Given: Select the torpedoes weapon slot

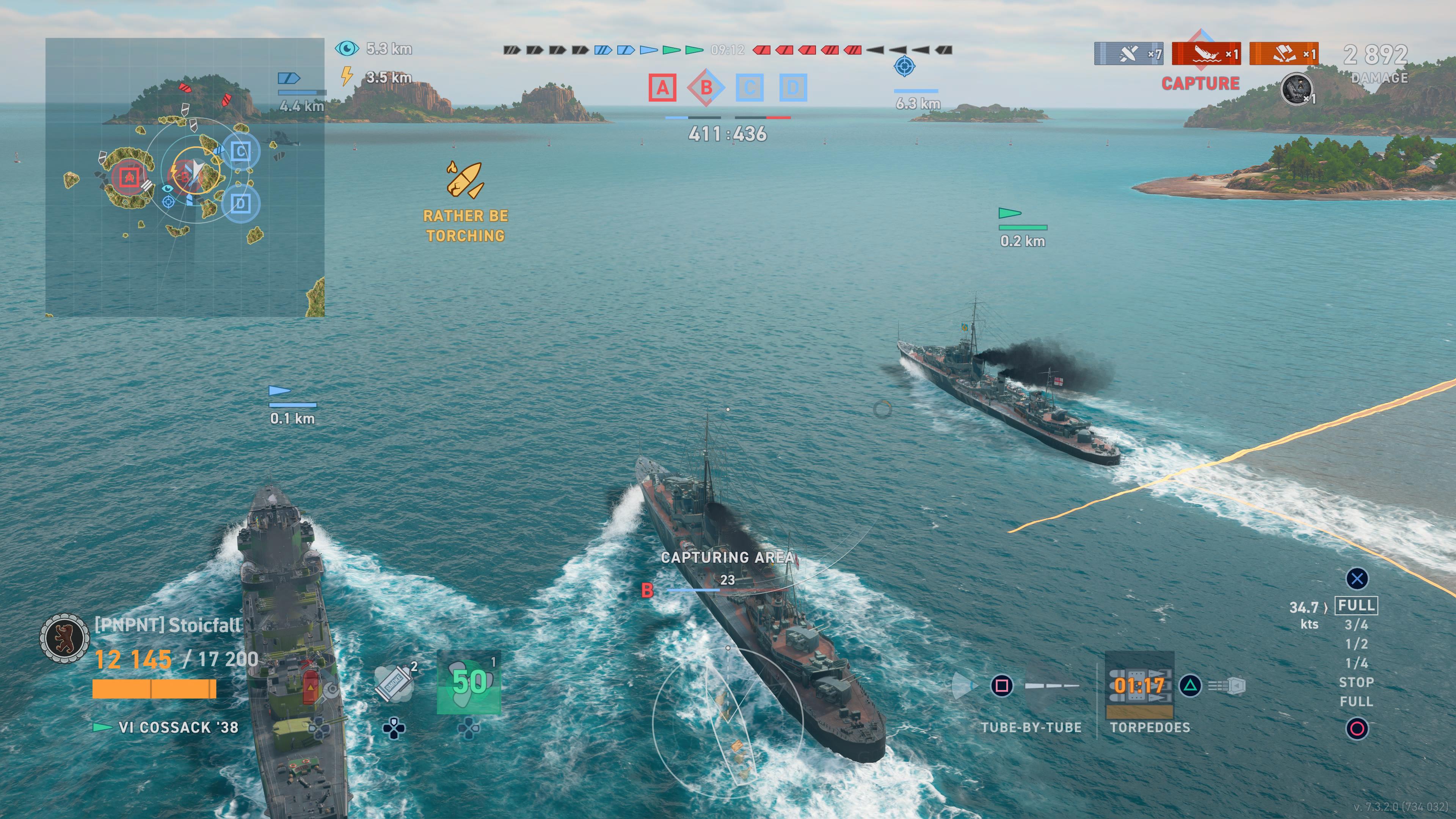Looking at the screenshot, I should (1139, 686).
